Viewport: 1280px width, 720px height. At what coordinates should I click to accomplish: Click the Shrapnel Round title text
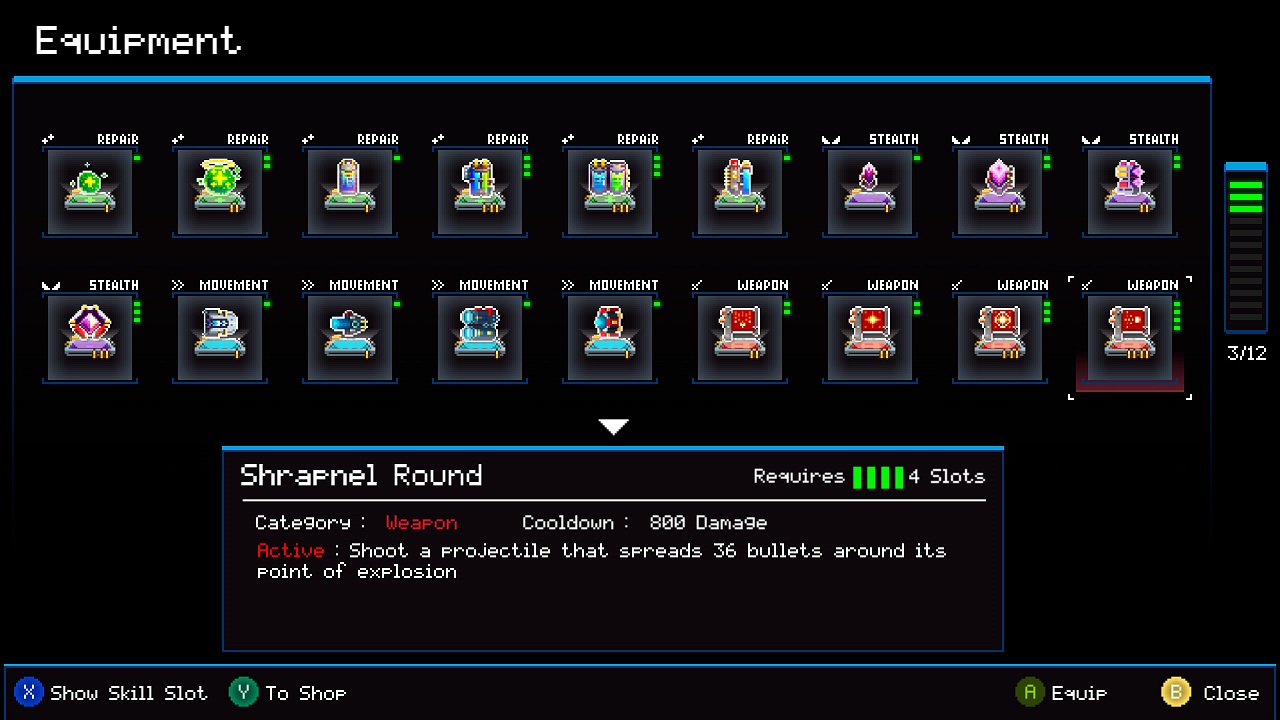point(361,475)
